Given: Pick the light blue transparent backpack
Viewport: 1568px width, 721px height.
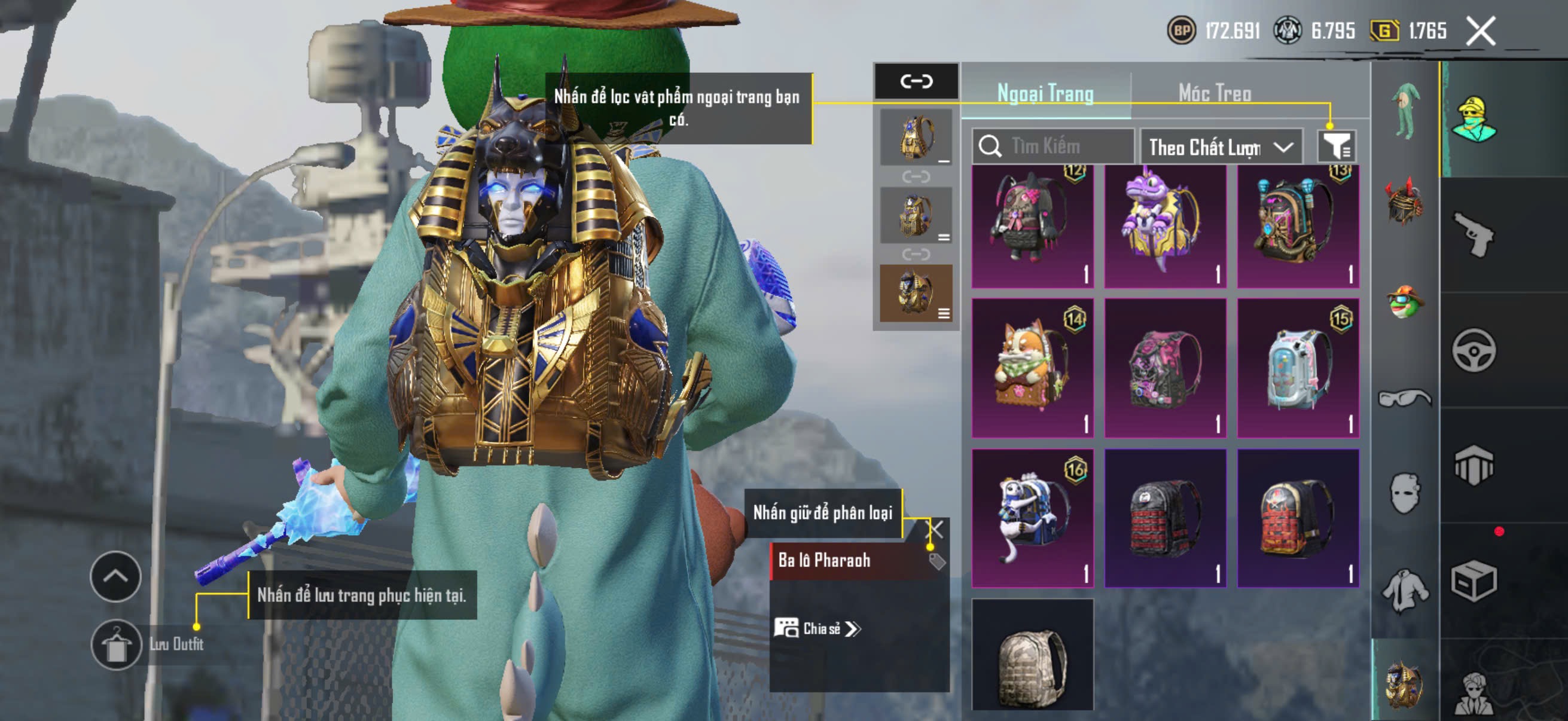Looking at the screenshot, I should click(1297, 368).
